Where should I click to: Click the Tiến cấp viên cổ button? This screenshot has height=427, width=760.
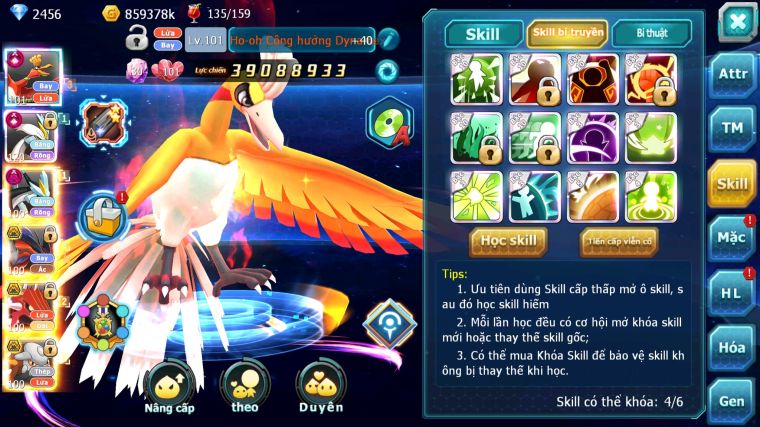click(x=618, y=241)
